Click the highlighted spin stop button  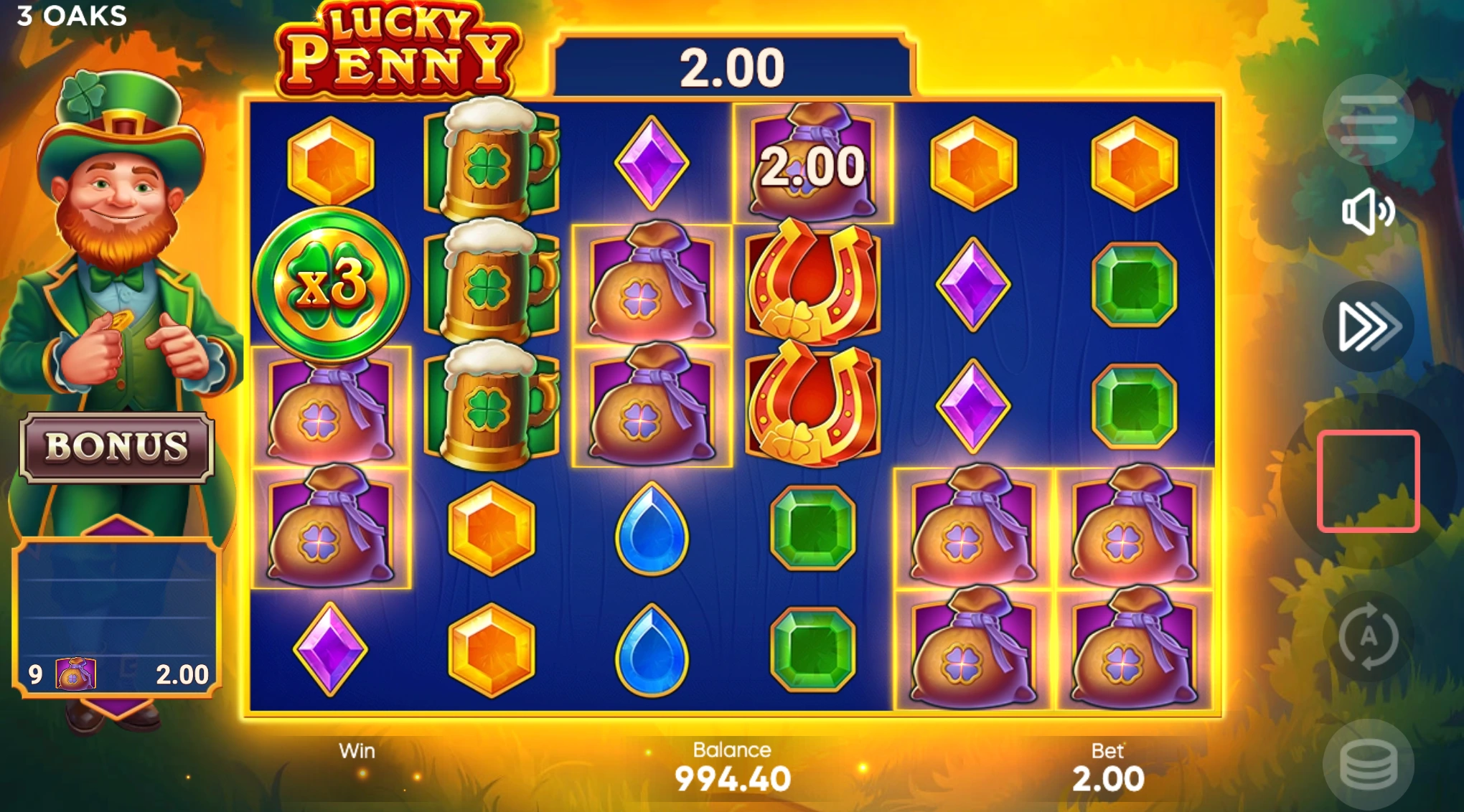click(1367, 482)
